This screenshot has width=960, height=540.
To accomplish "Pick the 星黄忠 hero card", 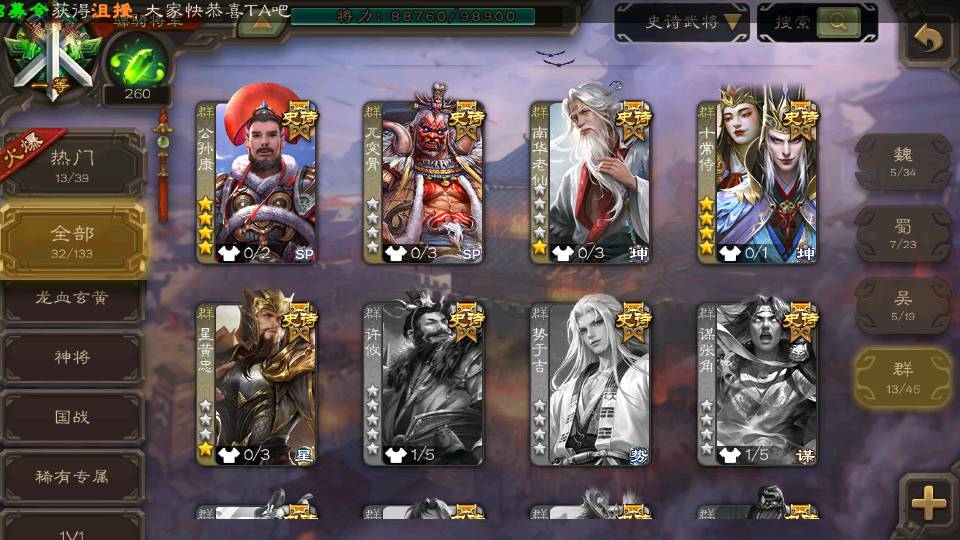I will [256, 382].
